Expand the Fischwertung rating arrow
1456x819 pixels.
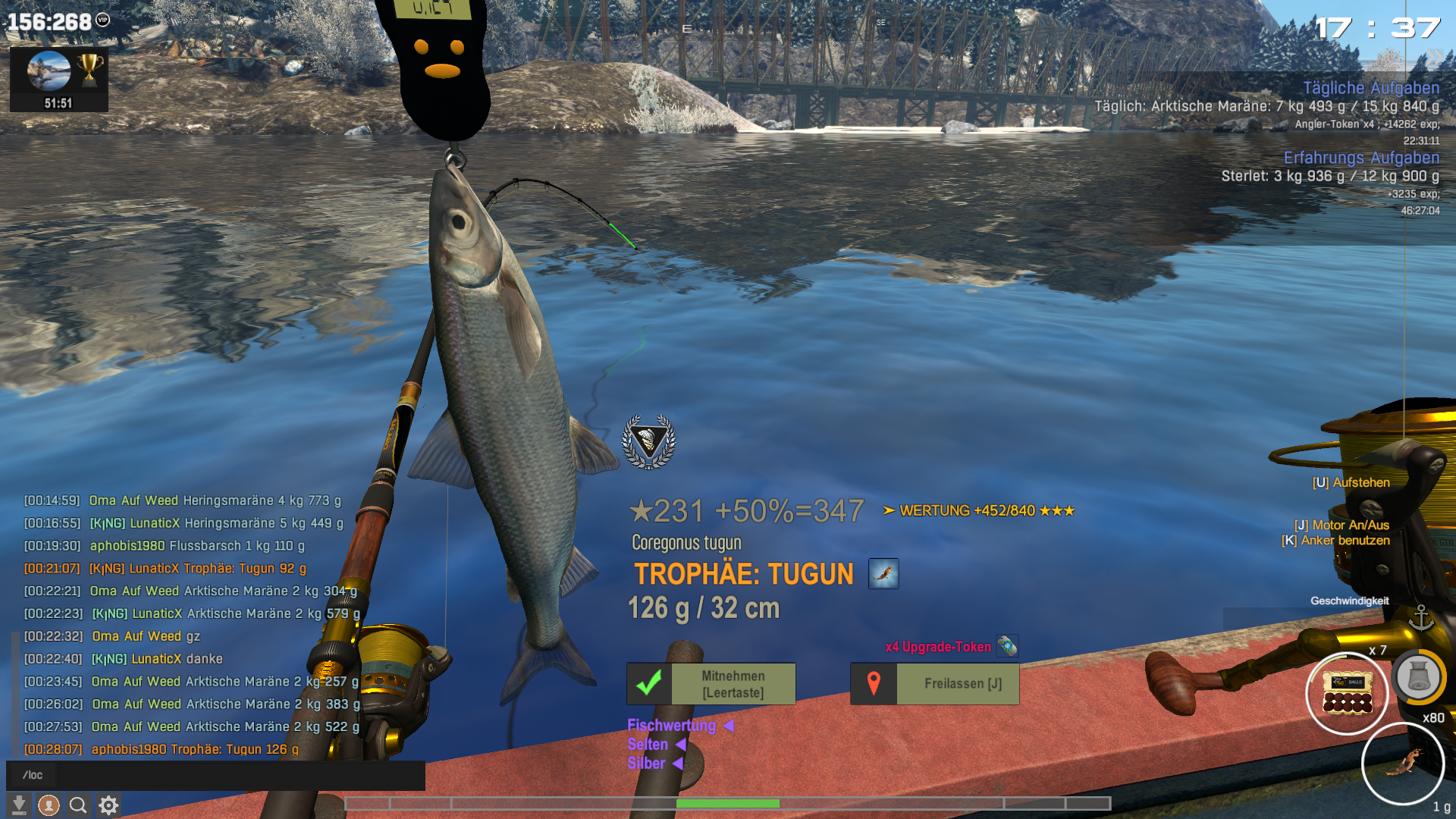click(x=729, y=726)
